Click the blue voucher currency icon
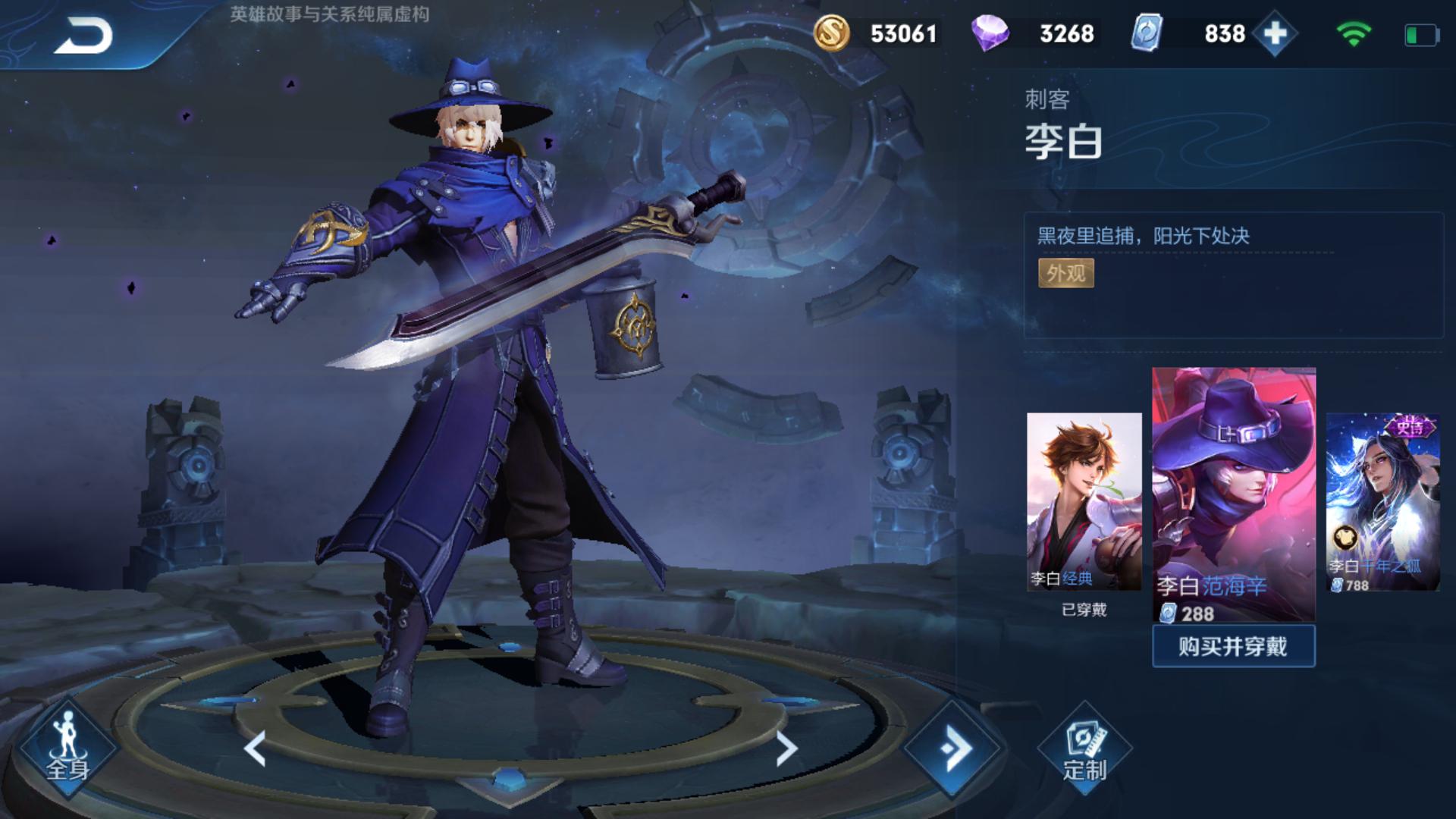Image resolution: width=1456 pixels, height=819 pixels. click(x=1147, y=33)
